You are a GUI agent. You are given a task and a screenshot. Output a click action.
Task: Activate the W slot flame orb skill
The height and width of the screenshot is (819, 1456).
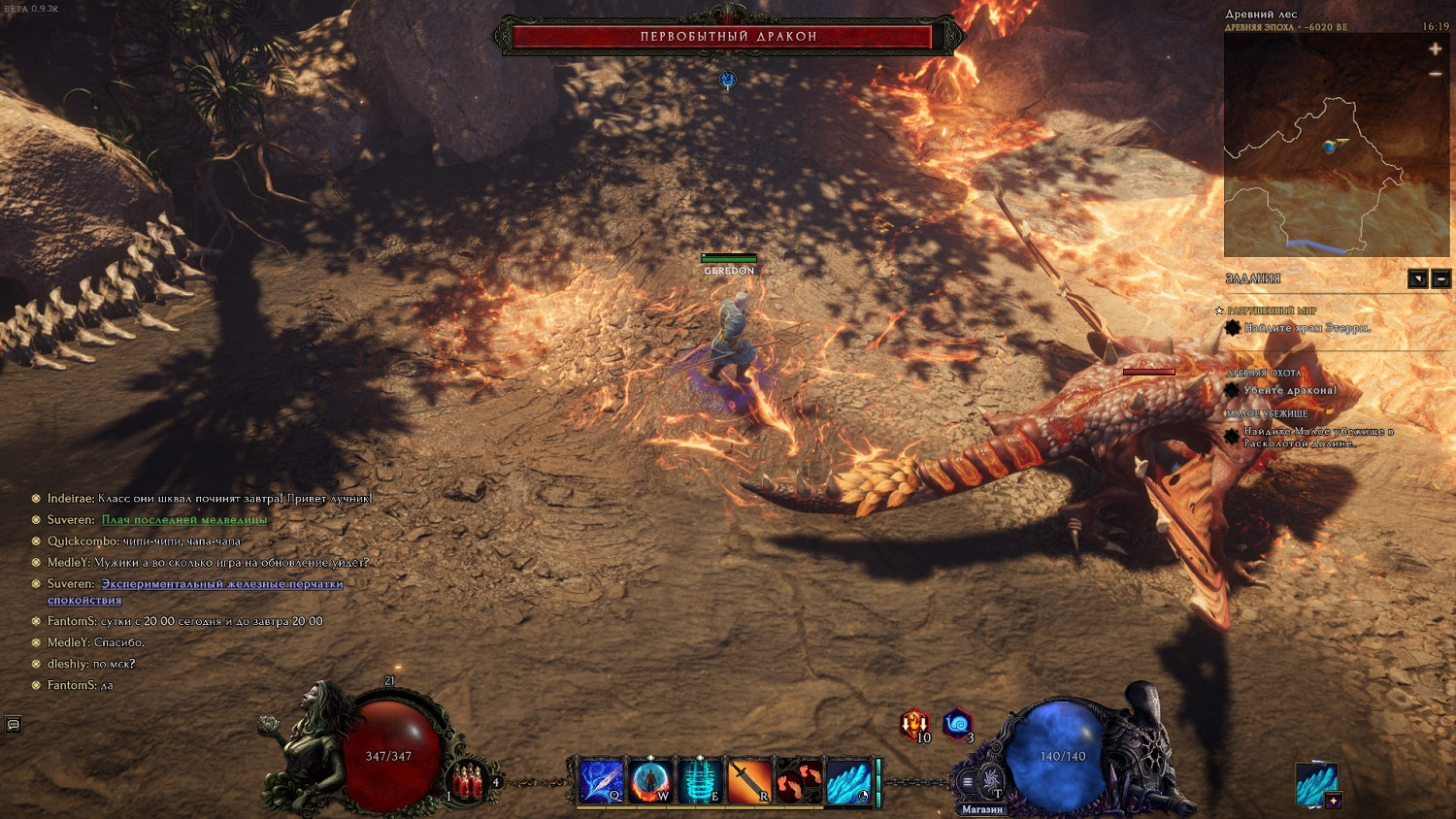pos(649,781)
